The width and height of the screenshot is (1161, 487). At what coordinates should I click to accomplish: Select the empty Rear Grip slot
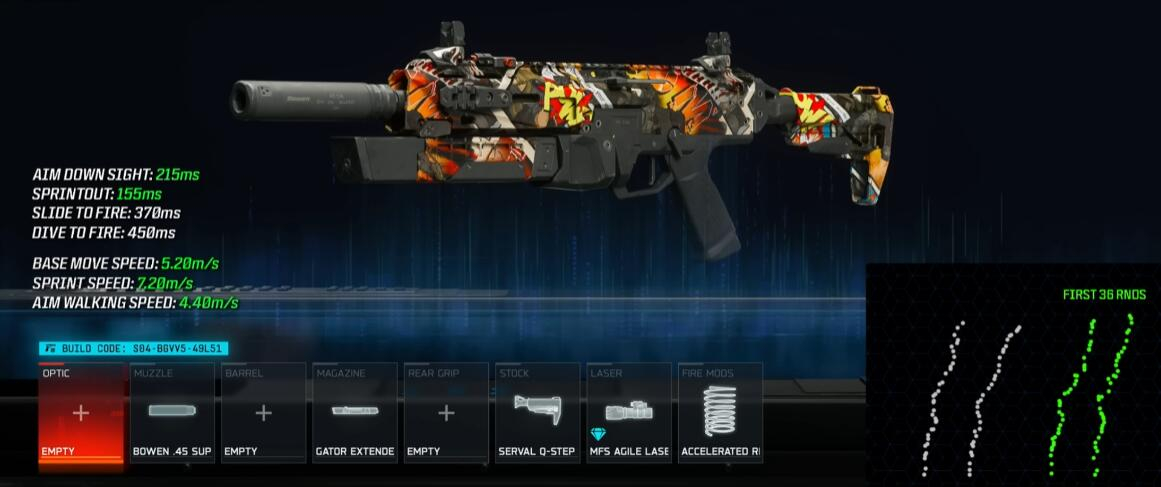(446, 413)
